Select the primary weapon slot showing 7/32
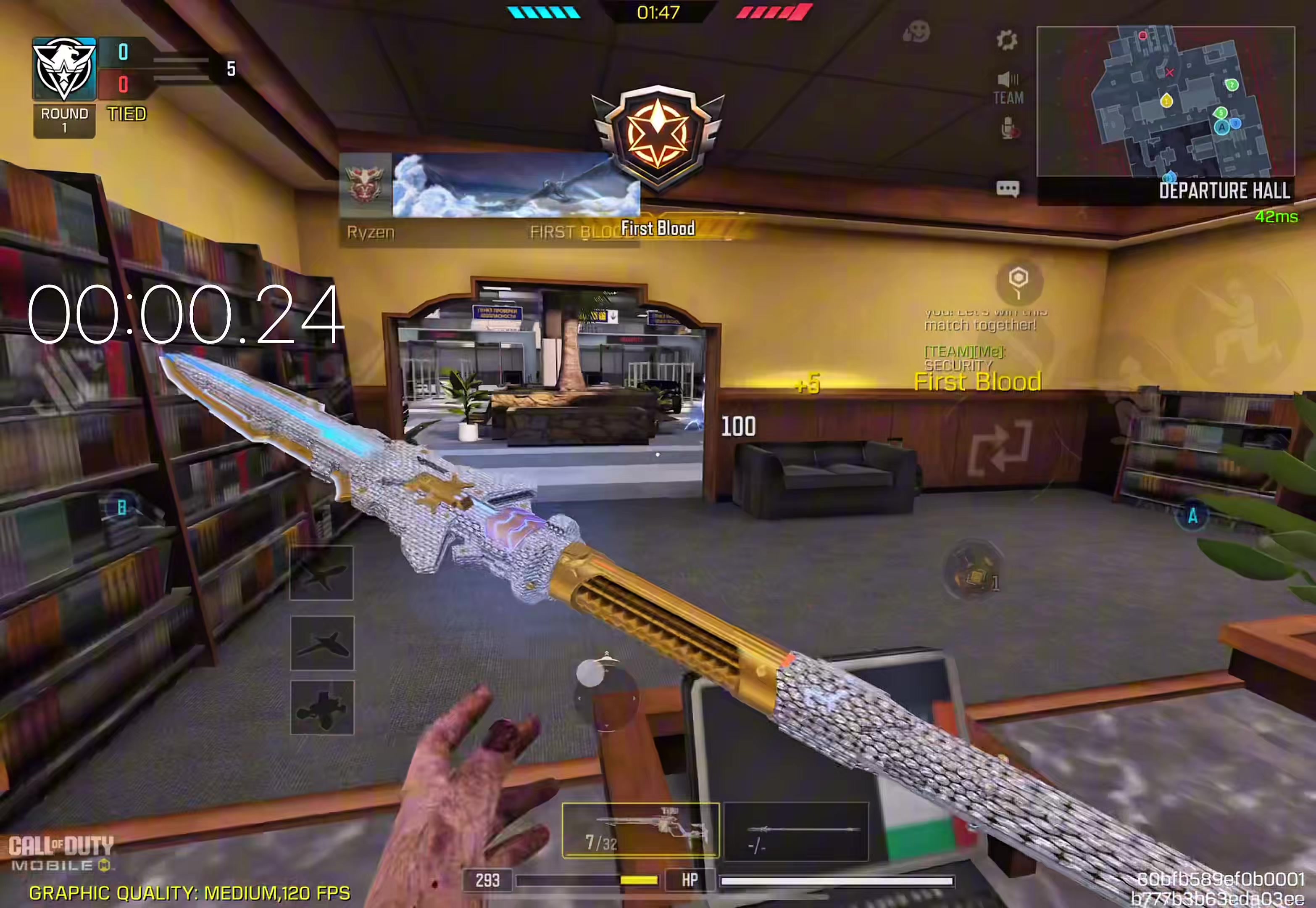Screen dimensions: 1316x908 [x=640, y=830]
